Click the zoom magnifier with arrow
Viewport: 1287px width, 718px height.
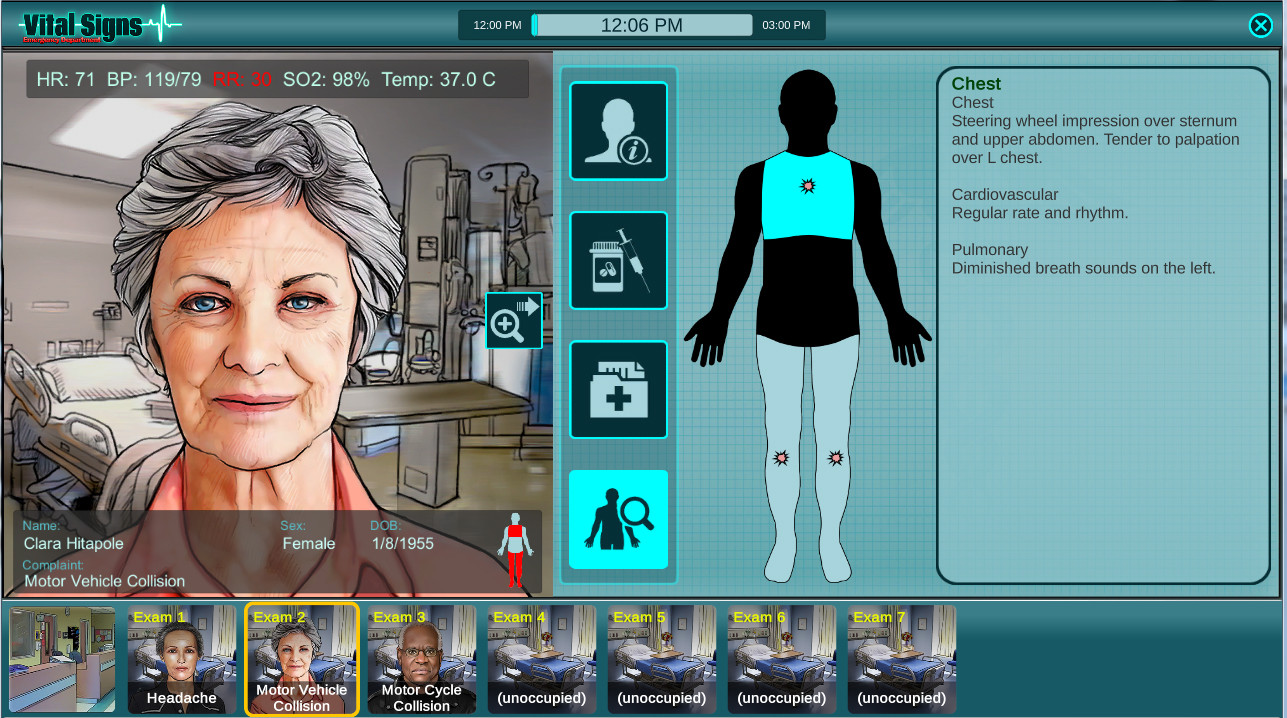tap(514, 320)
